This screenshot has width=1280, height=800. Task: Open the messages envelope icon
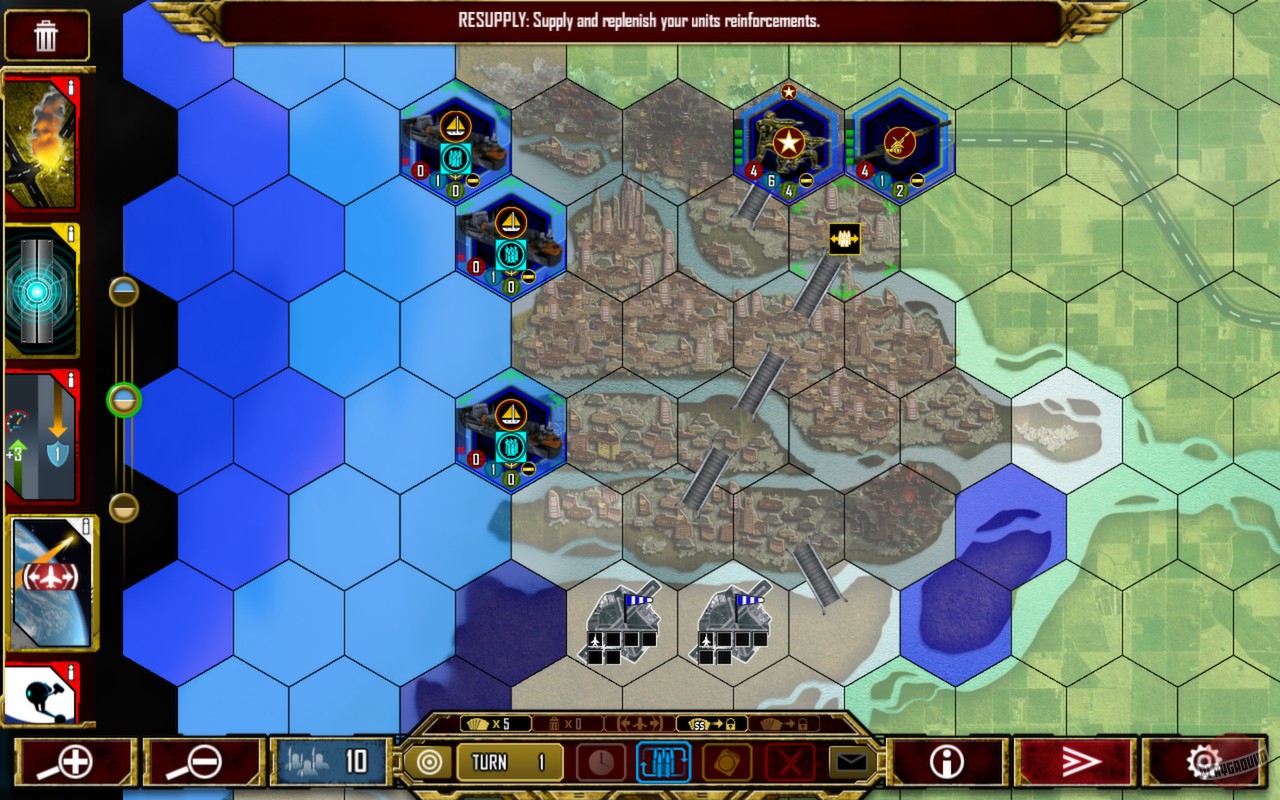click(852, 760)
